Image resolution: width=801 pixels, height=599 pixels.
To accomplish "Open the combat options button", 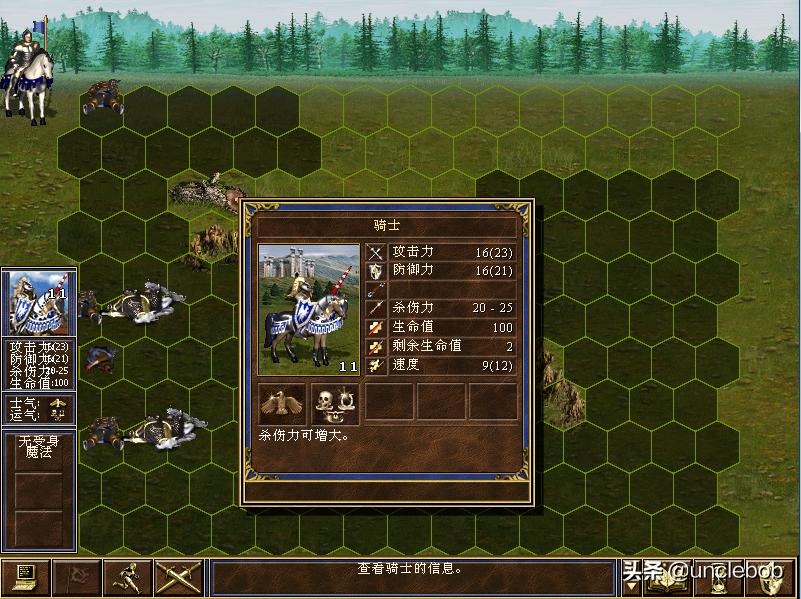I will 25,577.
